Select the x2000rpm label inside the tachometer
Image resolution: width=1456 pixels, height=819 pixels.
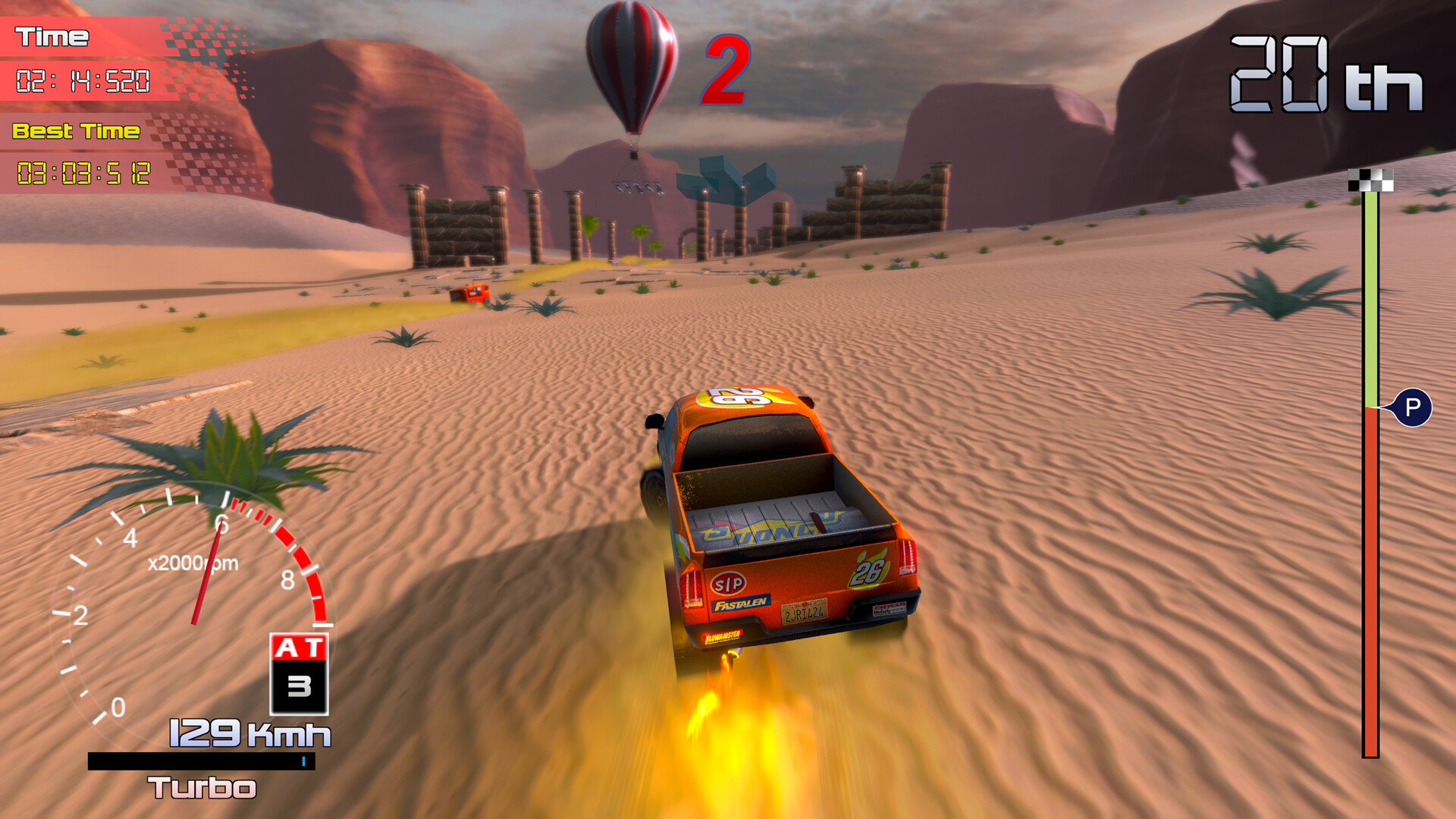[x=193, y=561]
